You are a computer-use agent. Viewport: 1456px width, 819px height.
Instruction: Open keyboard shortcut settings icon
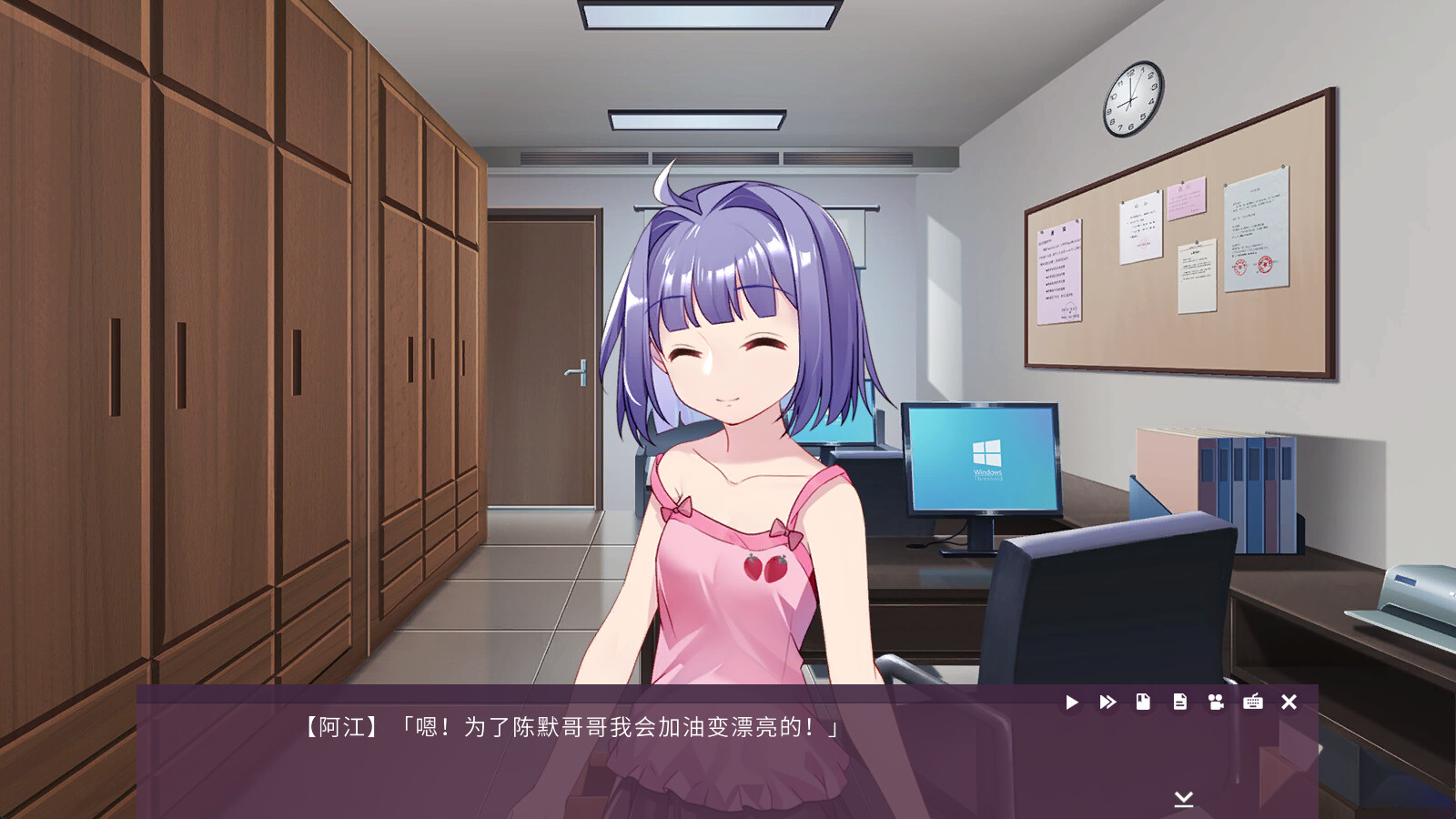pyautogui.click(x=1253, y=703)
